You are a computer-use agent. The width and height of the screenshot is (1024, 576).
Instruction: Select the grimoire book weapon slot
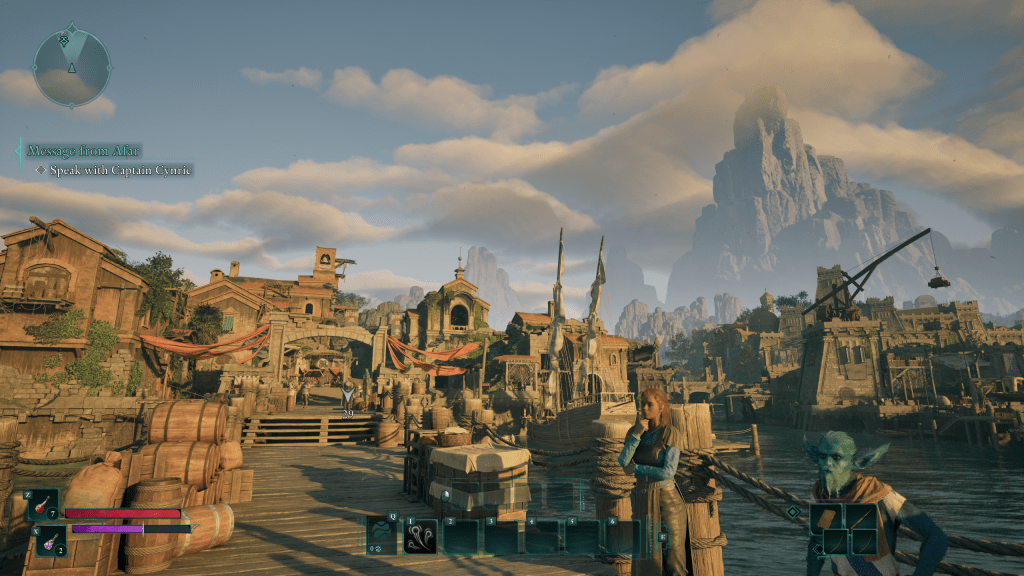tap(829, 517)
